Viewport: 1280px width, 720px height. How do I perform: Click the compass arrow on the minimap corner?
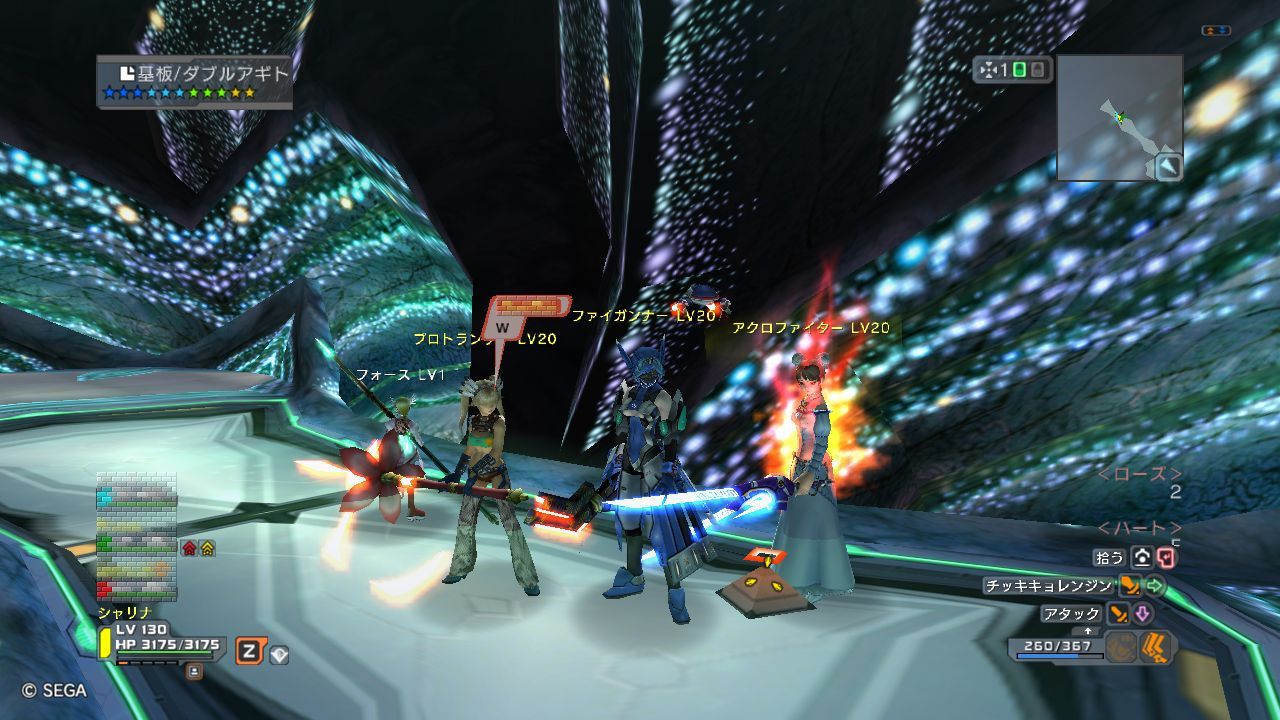tap(1168, 167)
